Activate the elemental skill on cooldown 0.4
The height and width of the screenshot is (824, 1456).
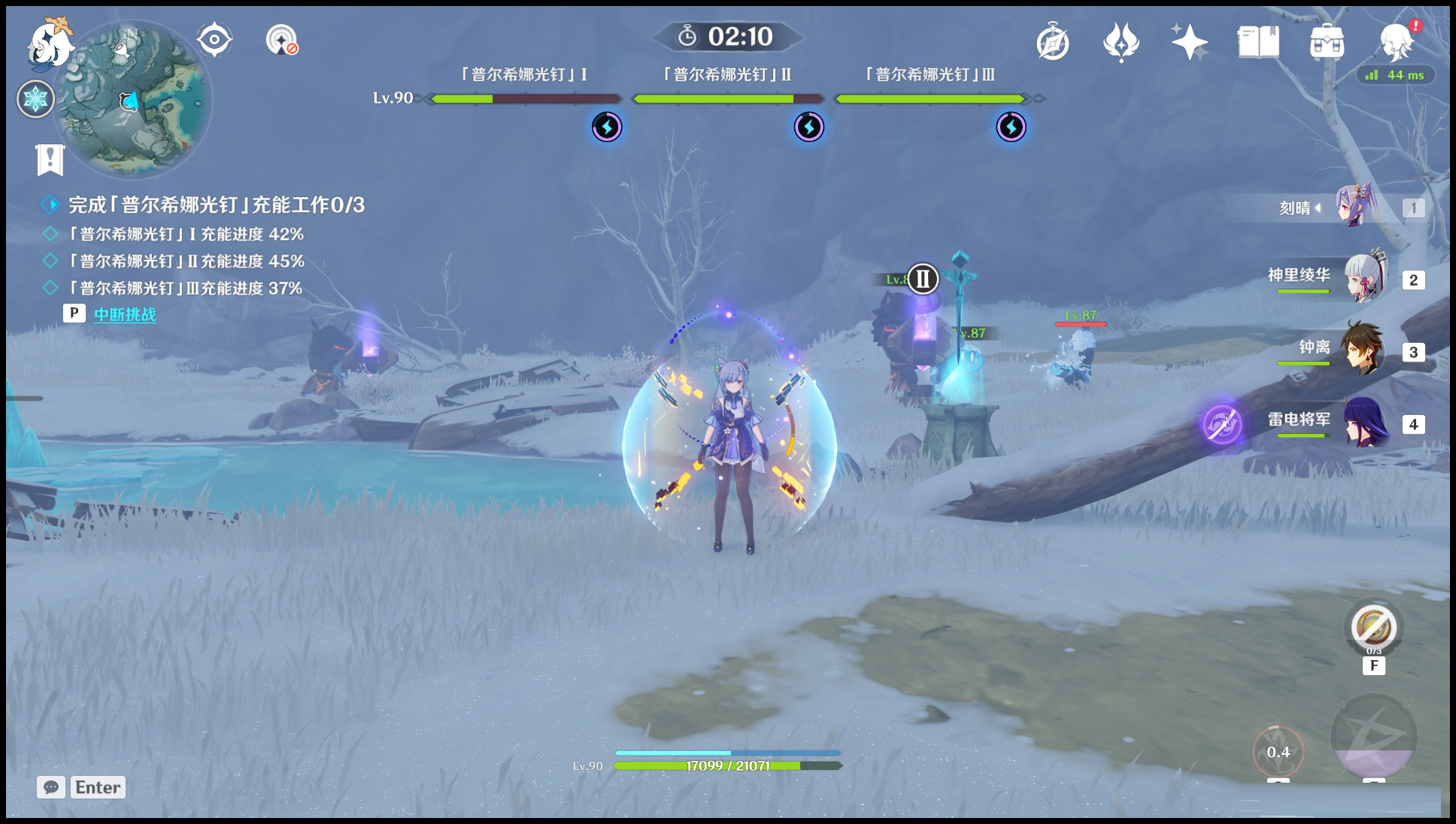1278,752
